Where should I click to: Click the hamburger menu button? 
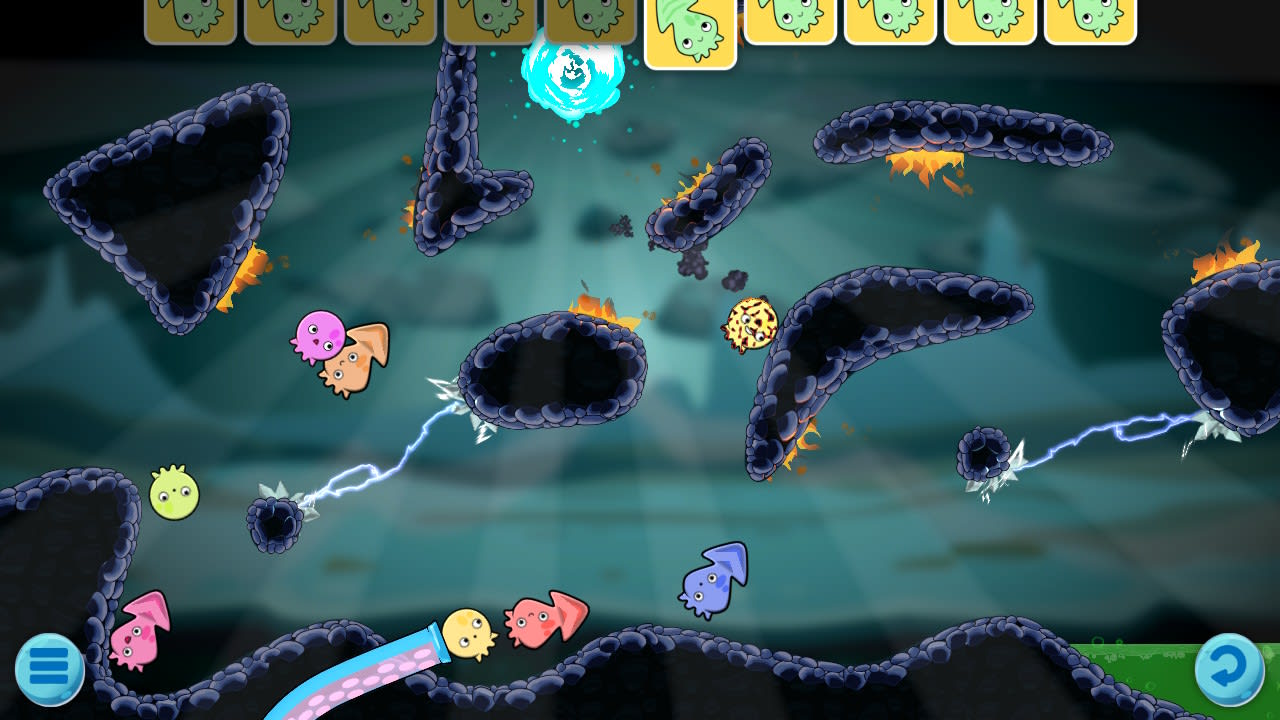coord(47,668)
